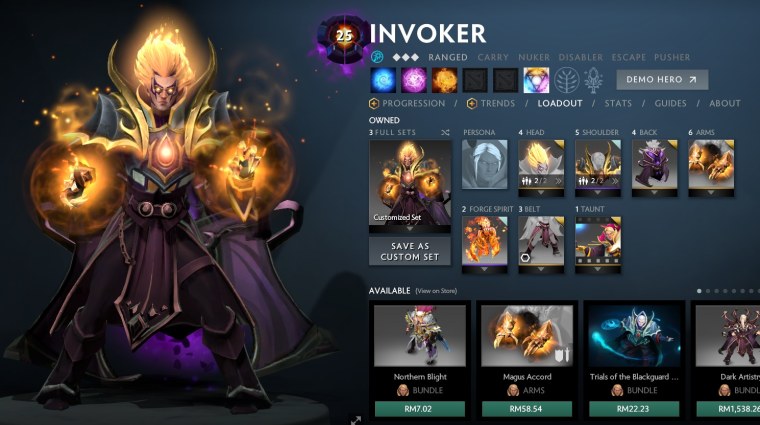Open the Arms item slot
Screen dimensions: 760x425
pyautogui.click(x=711, y=165)
